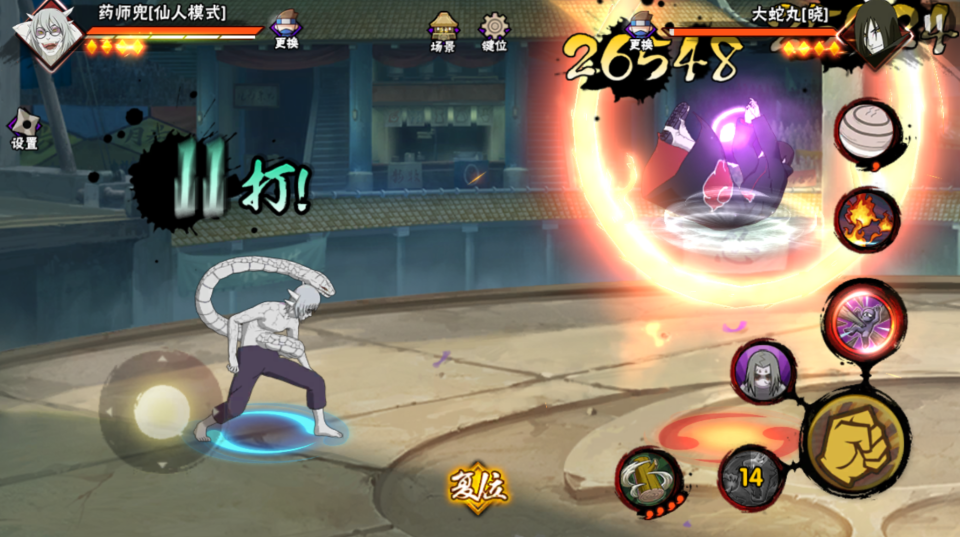Use the striped white ball secret scroll icon
The width and height of the screenshot is (960, 537).
(866, 133)
